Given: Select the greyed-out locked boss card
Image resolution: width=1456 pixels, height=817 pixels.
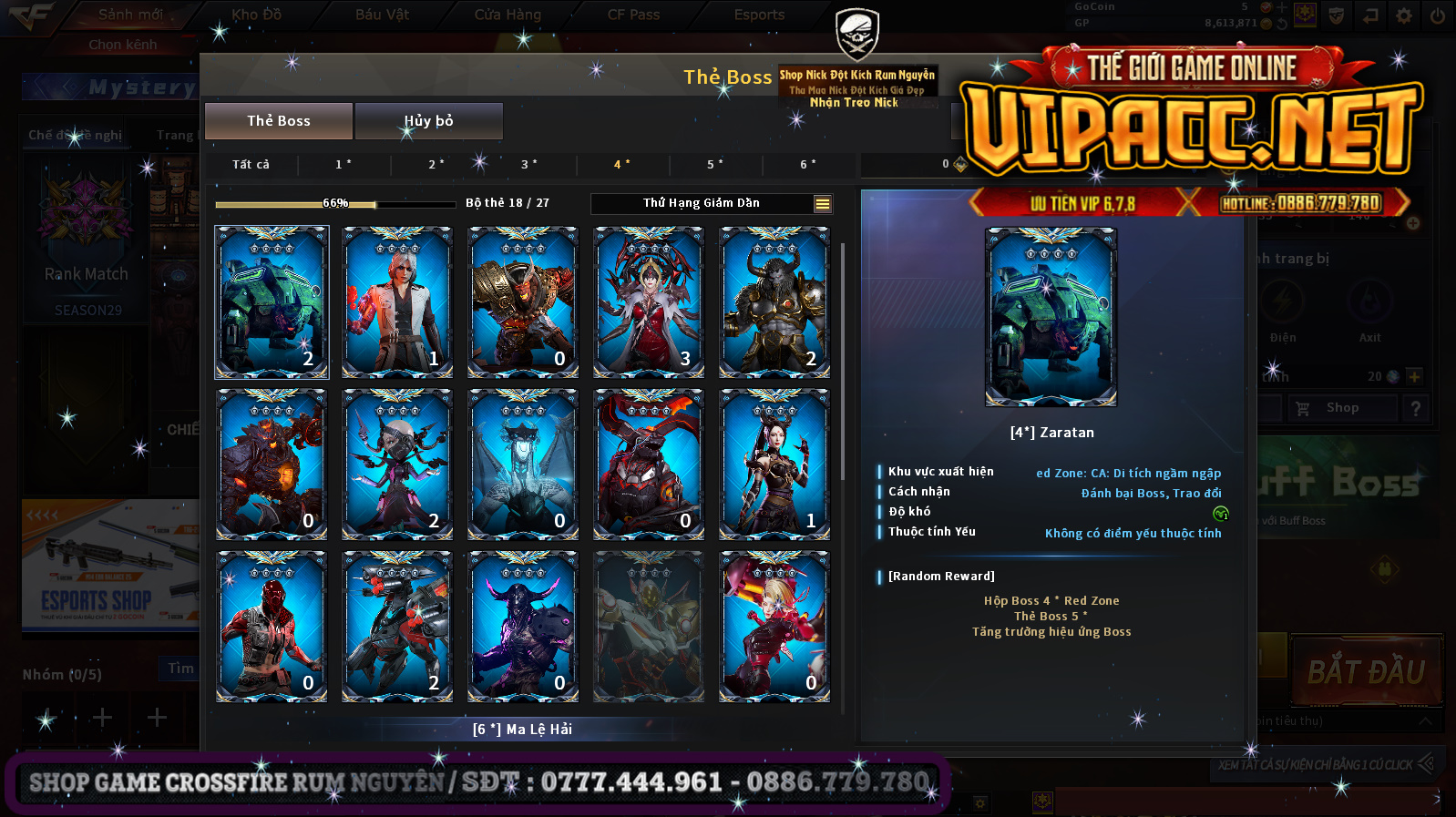Looking at the screenshot, I should point(649,627).
